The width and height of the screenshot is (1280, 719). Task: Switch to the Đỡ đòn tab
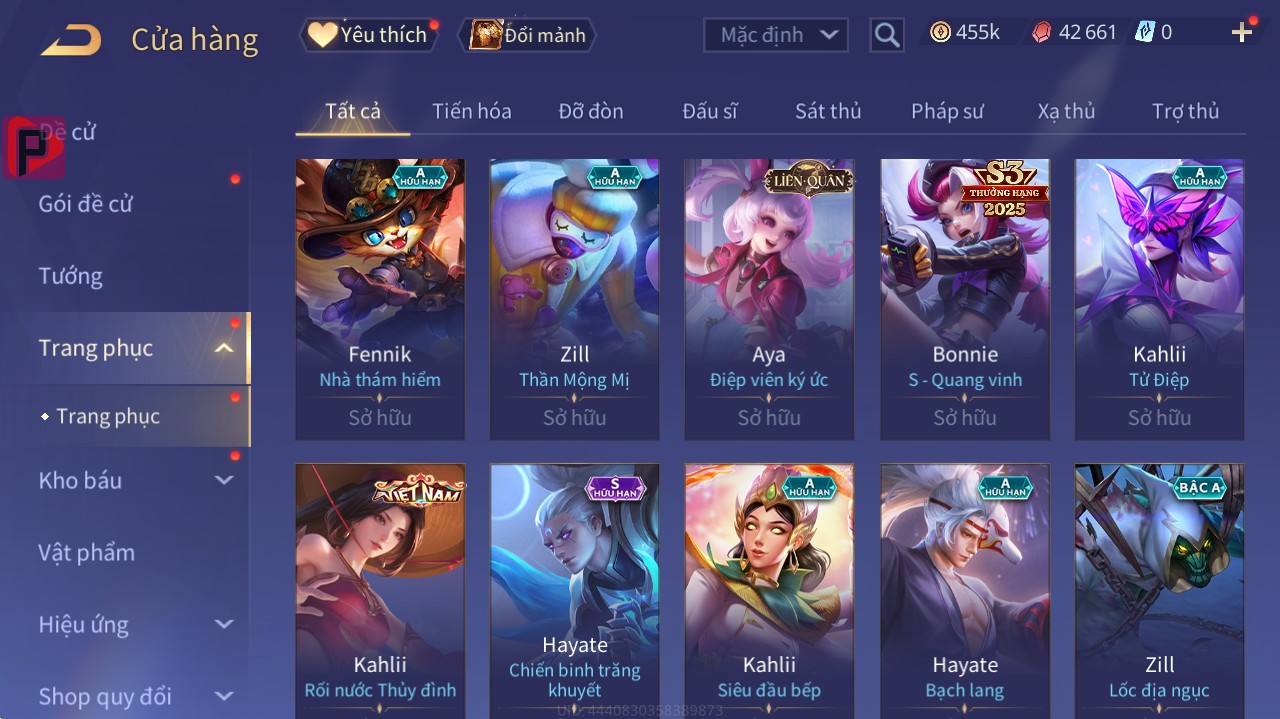(590, 111)
